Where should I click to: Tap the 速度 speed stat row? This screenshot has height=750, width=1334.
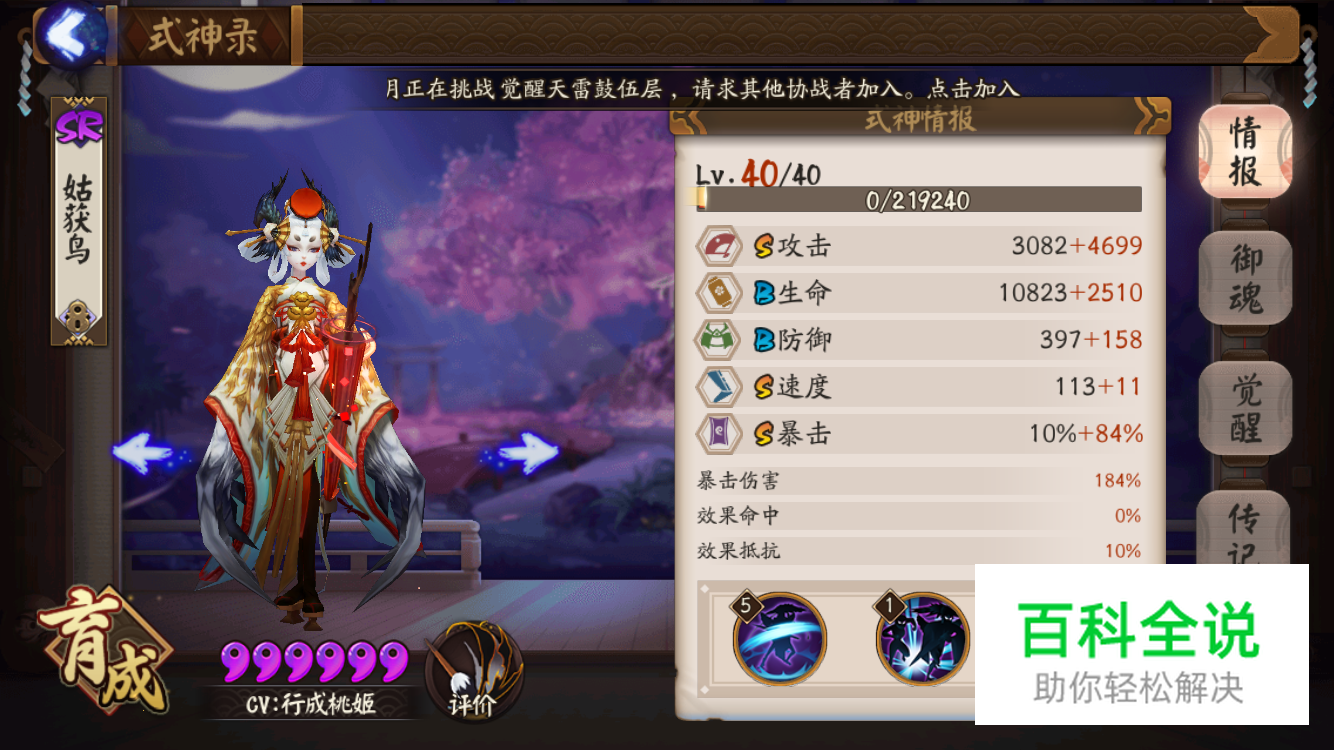(919, 386)
